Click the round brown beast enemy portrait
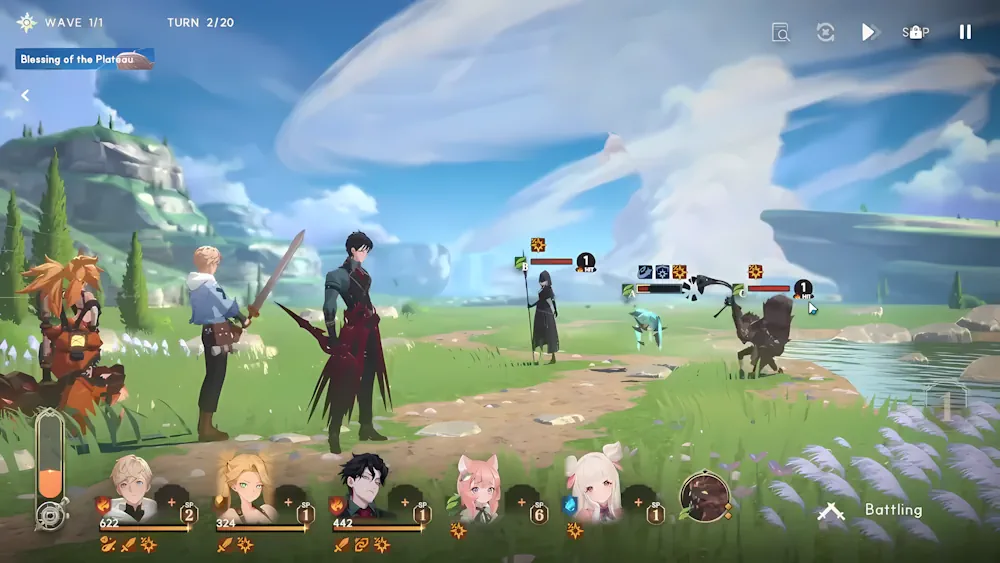This screenshot has width=1000, height=563. 705,496
